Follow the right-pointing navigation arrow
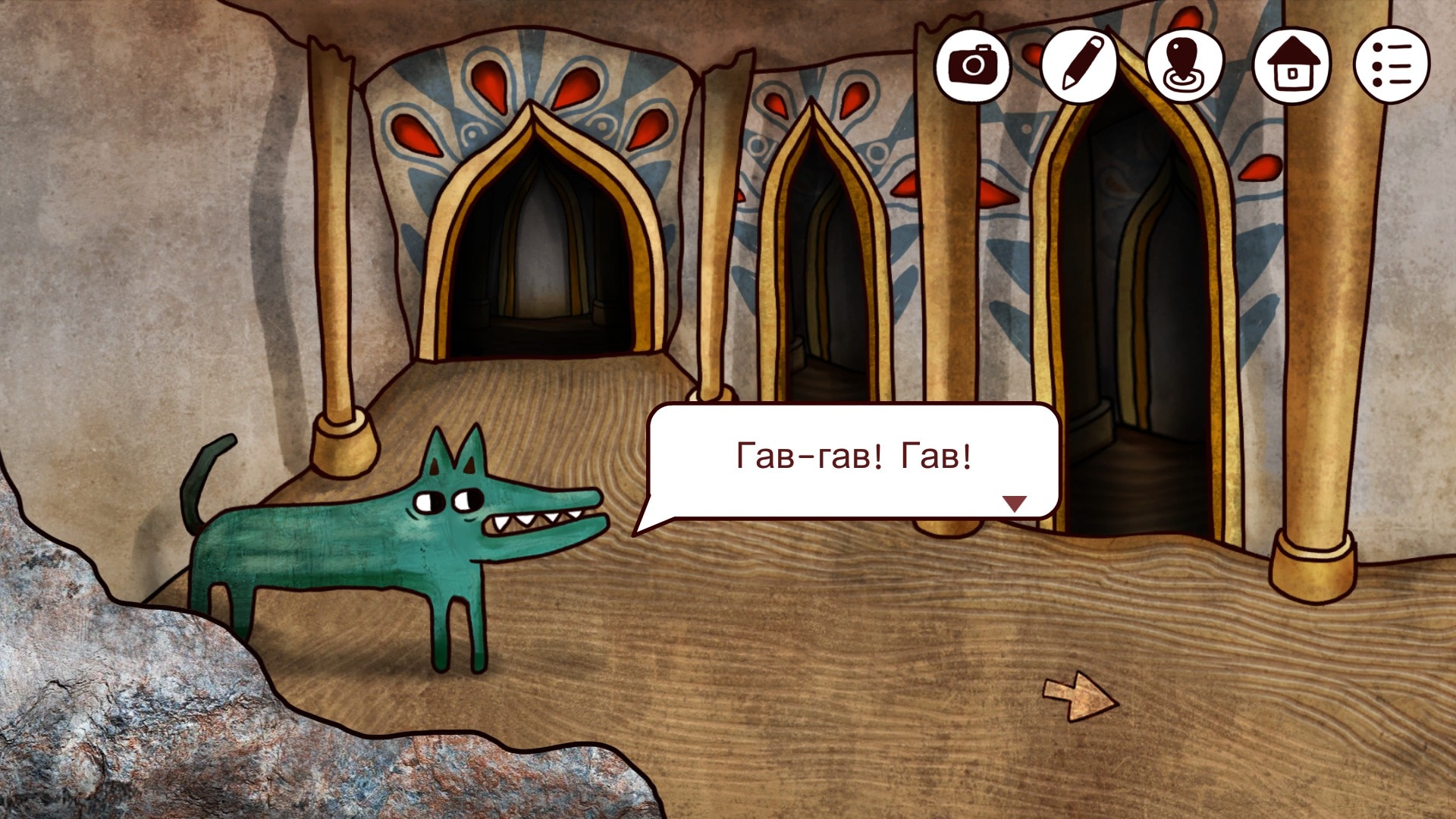 [1078, 696]
